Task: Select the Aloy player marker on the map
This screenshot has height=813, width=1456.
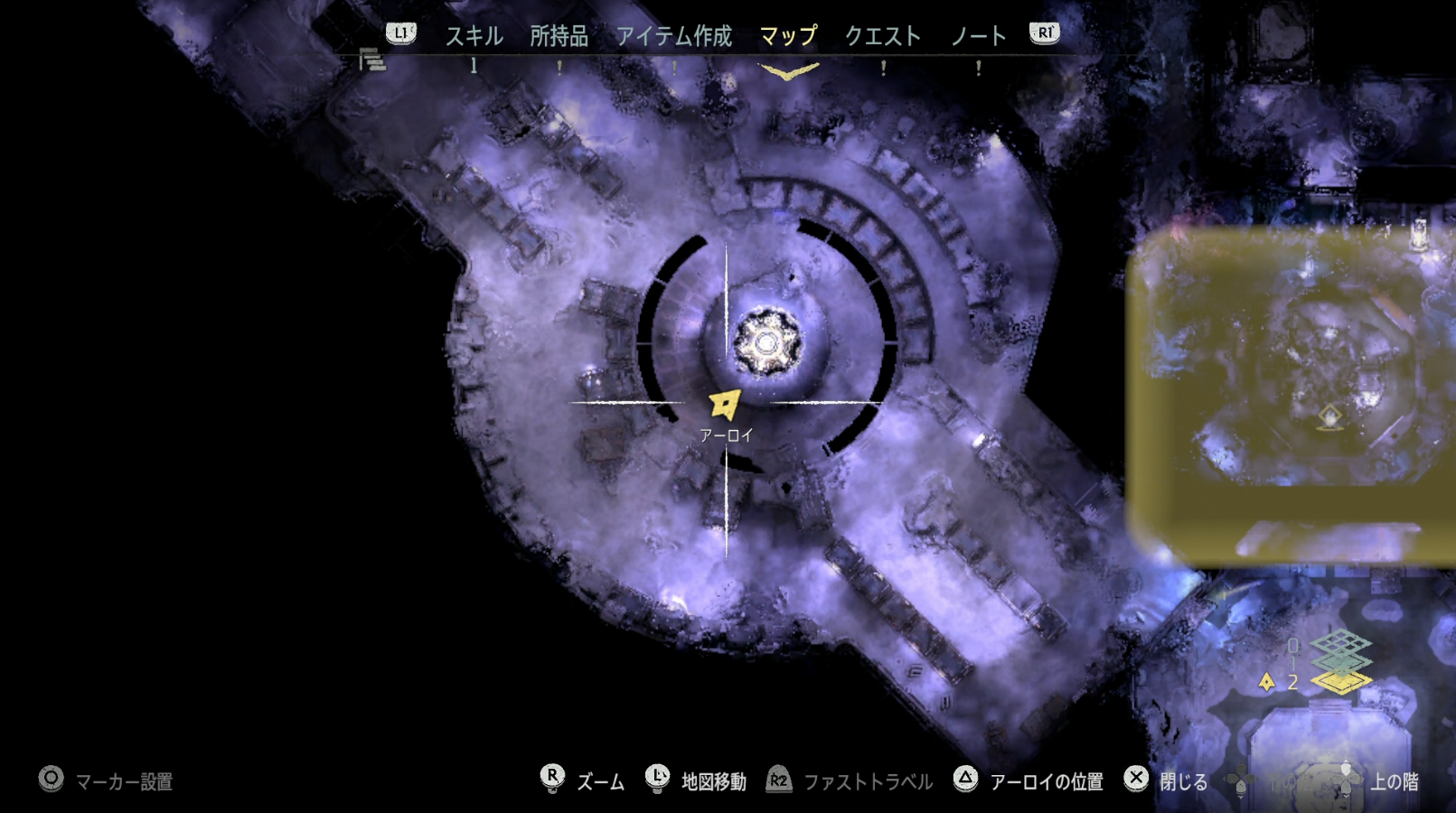Action: (723, 405)
